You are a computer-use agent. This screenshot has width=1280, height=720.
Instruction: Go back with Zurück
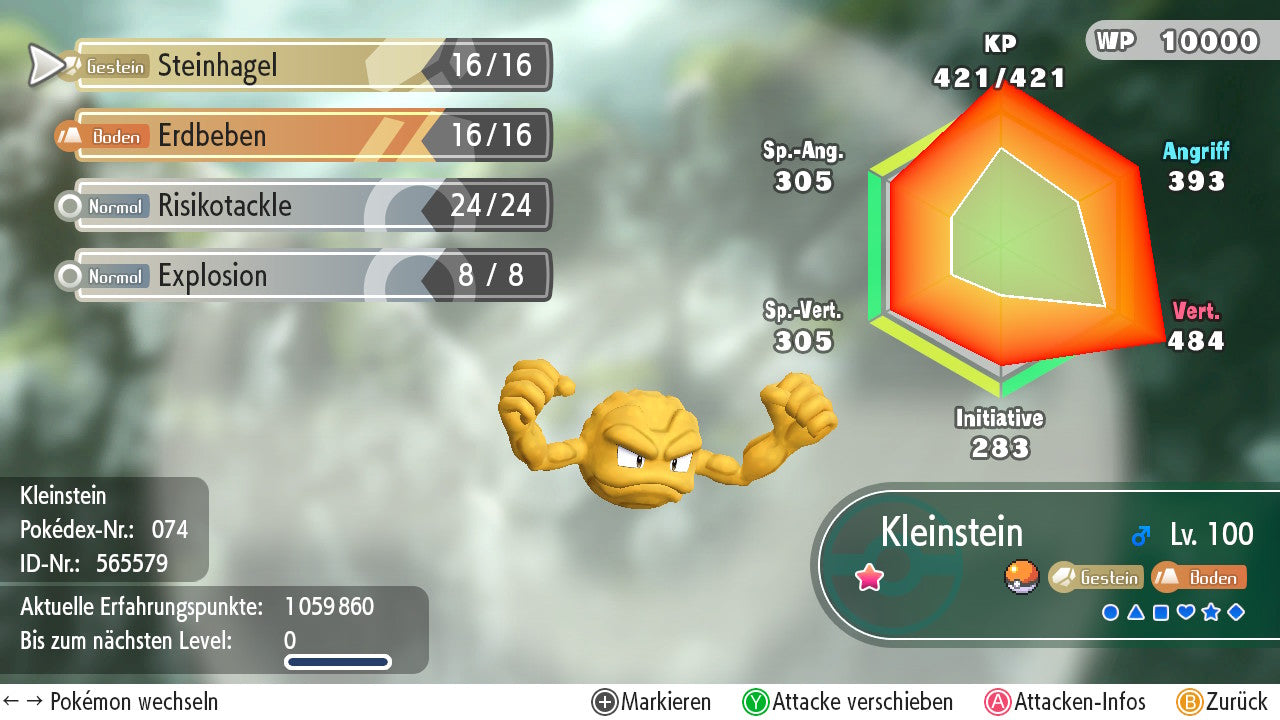[x=1222, y=702]
